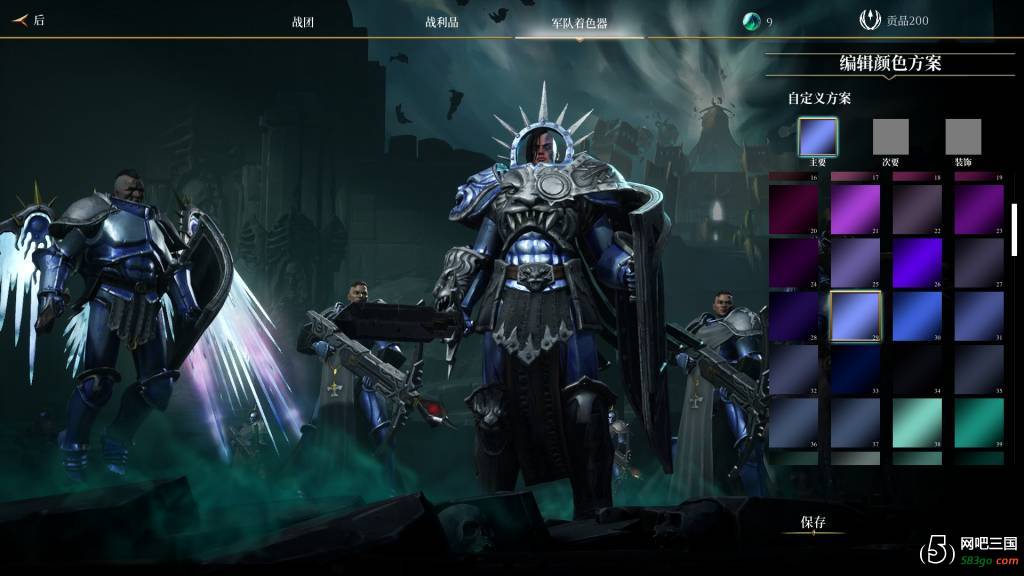1024x576 pixels.
Task: Select the bright violet swatch number 26
Action: [917, 262]
